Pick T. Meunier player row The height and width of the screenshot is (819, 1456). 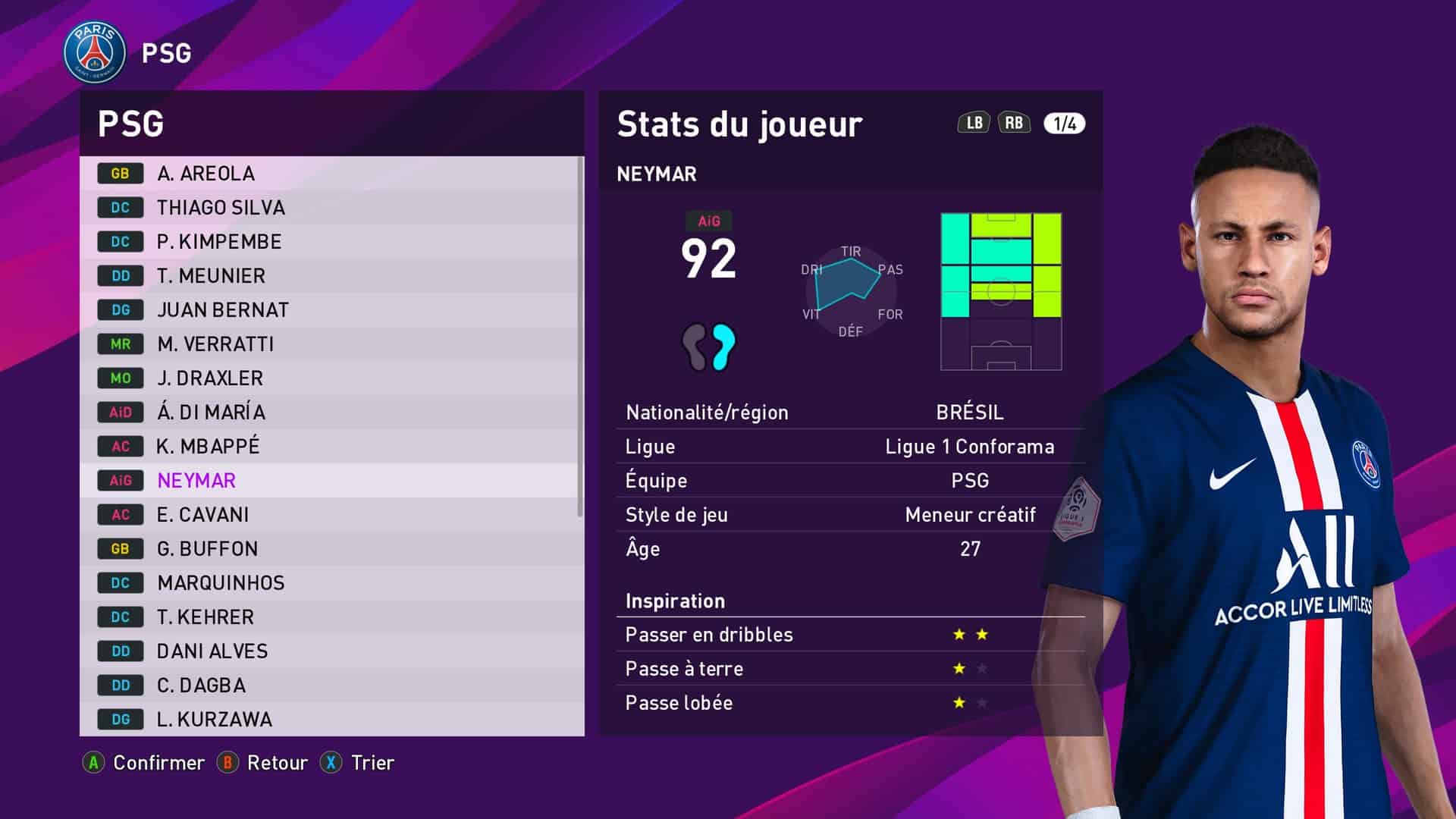pos(331,276)
